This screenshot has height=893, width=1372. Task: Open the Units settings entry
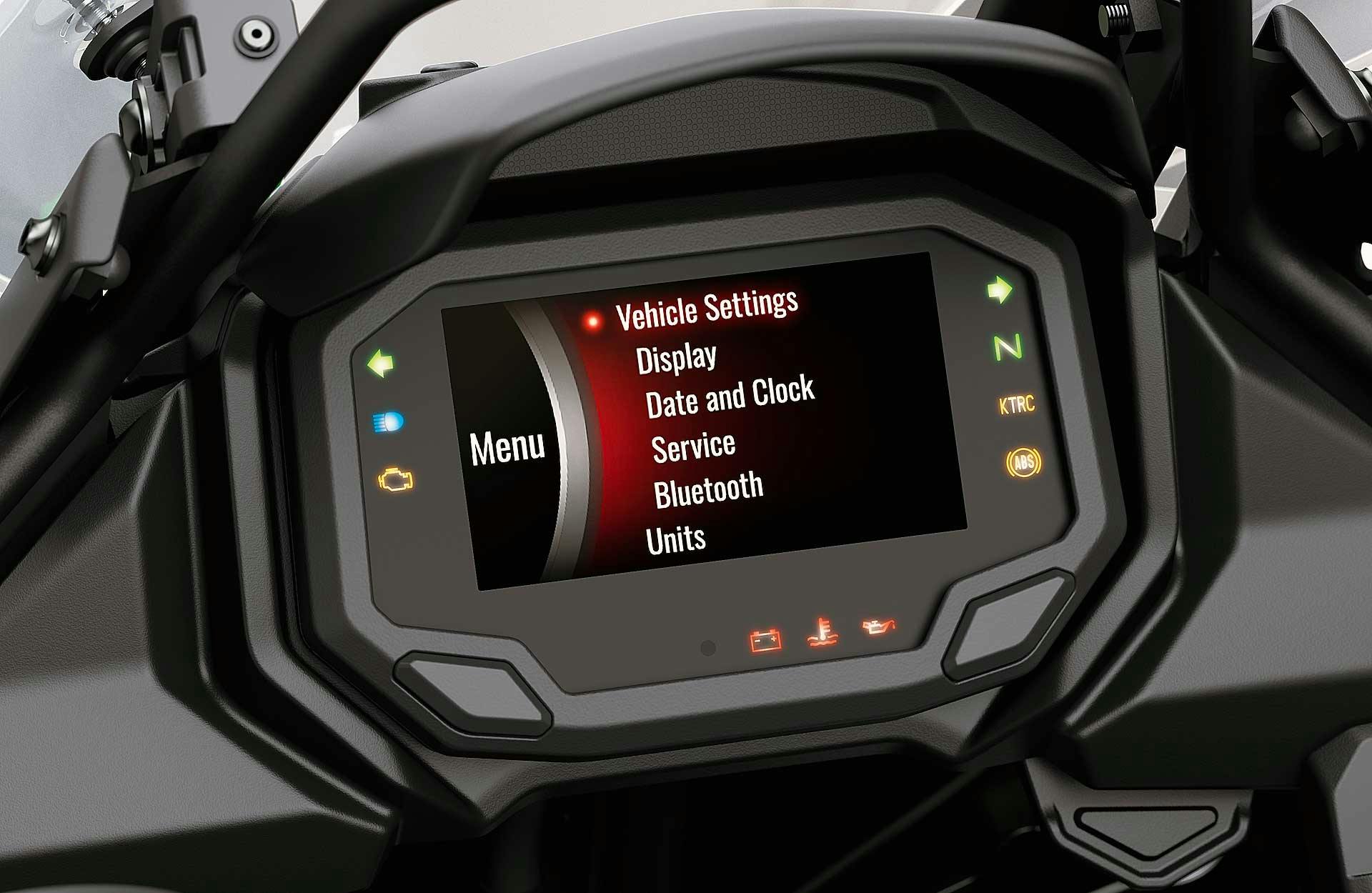675,539
